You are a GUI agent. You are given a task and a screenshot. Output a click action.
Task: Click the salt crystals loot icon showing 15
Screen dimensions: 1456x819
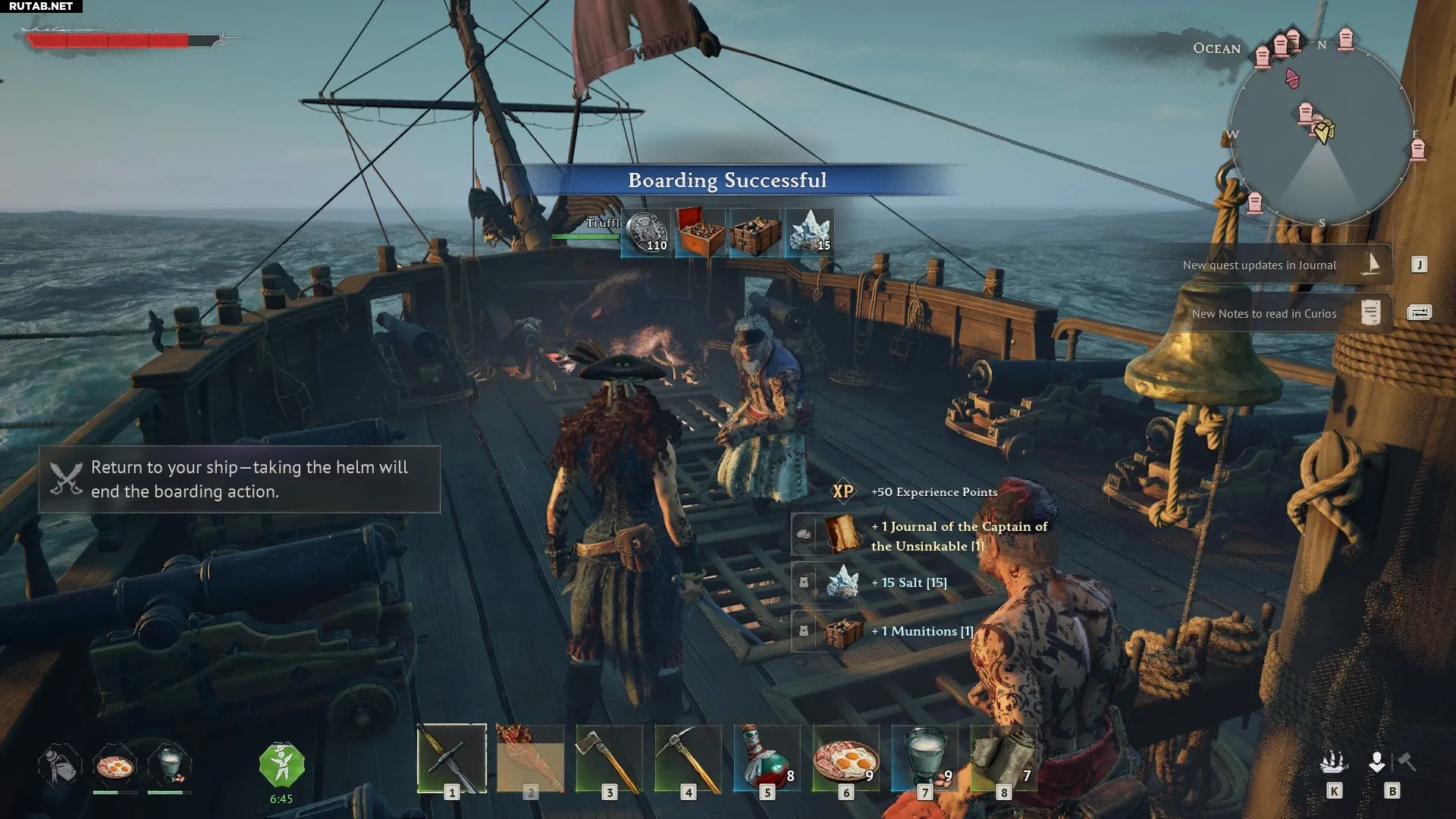pos(810,233)
